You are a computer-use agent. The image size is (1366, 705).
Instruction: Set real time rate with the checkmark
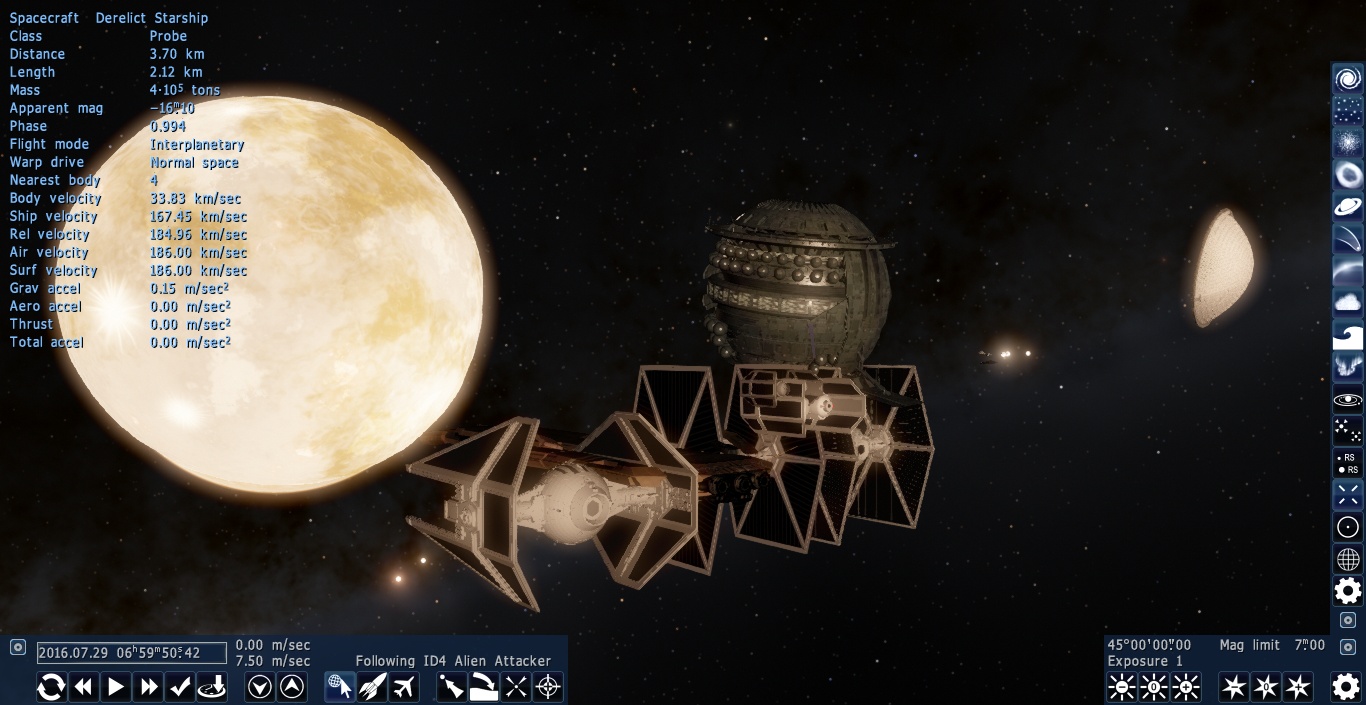[180, 687]
